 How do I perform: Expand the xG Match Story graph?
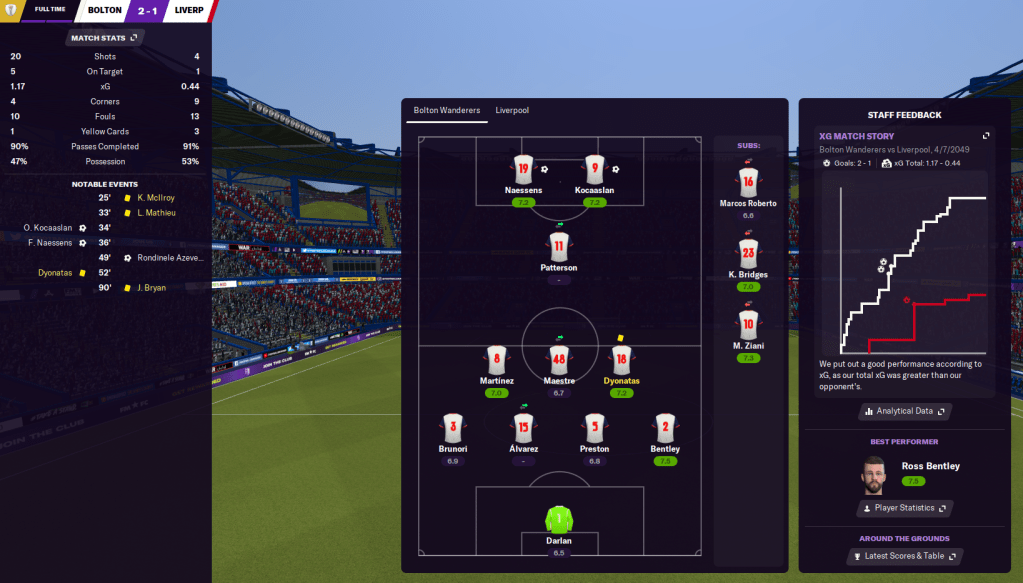[x=986, y=136]
